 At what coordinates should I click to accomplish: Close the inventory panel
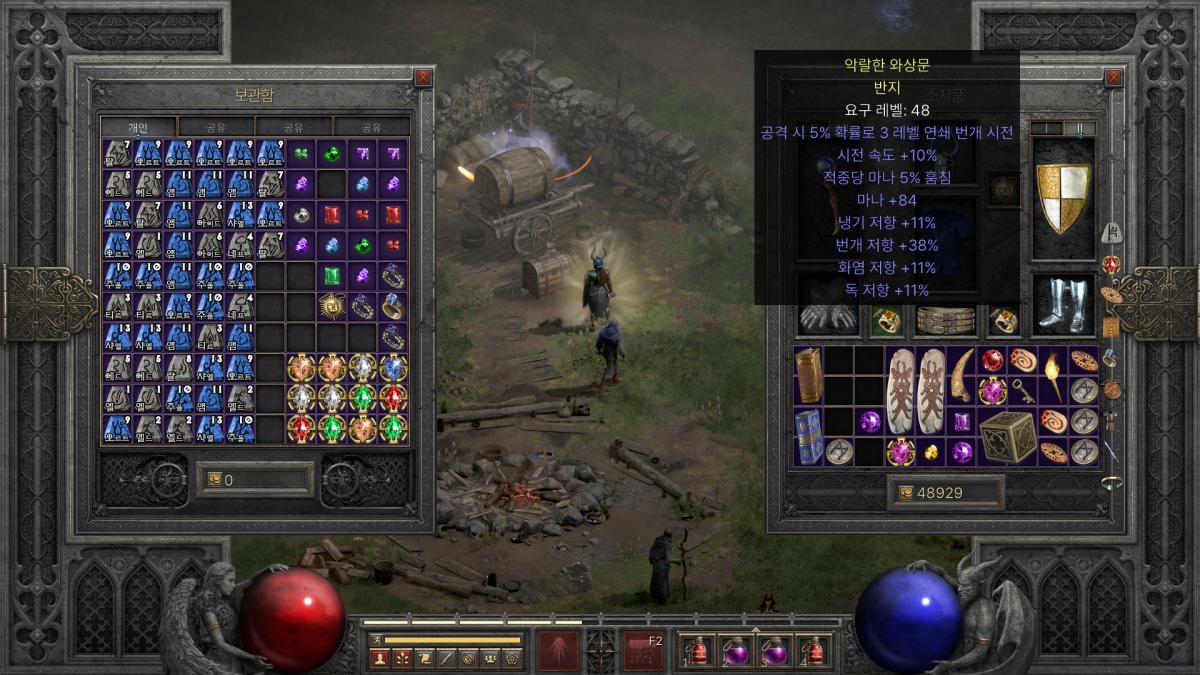[x=1111, y=77]
